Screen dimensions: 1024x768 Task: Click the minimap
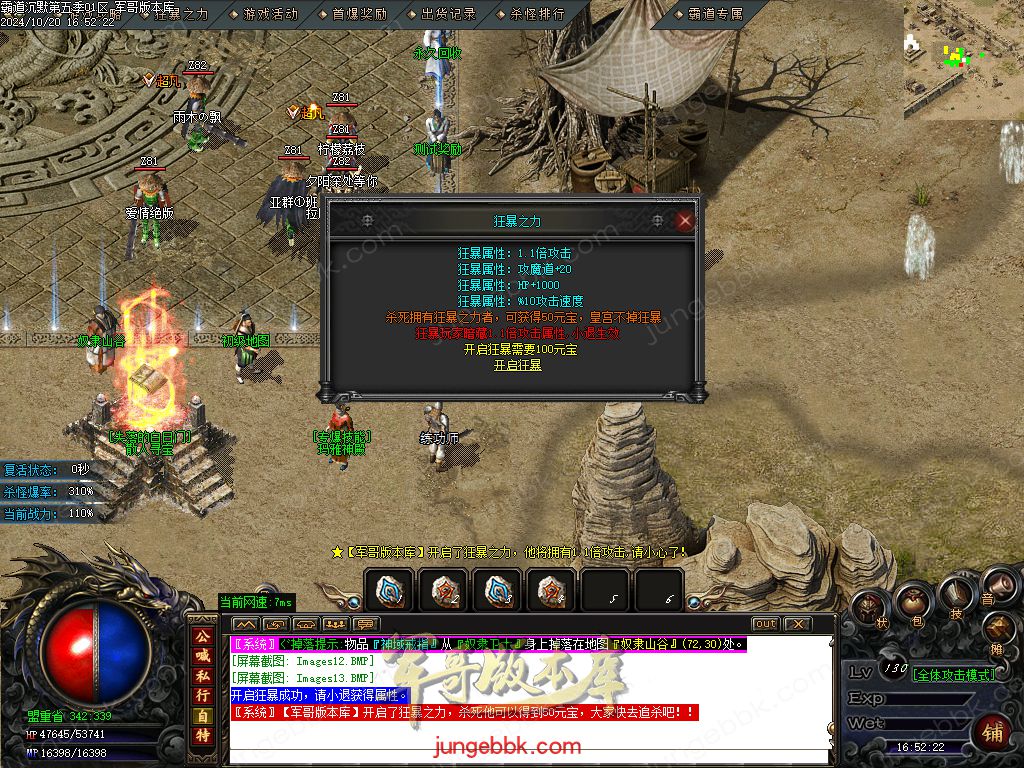click(963, 59)
